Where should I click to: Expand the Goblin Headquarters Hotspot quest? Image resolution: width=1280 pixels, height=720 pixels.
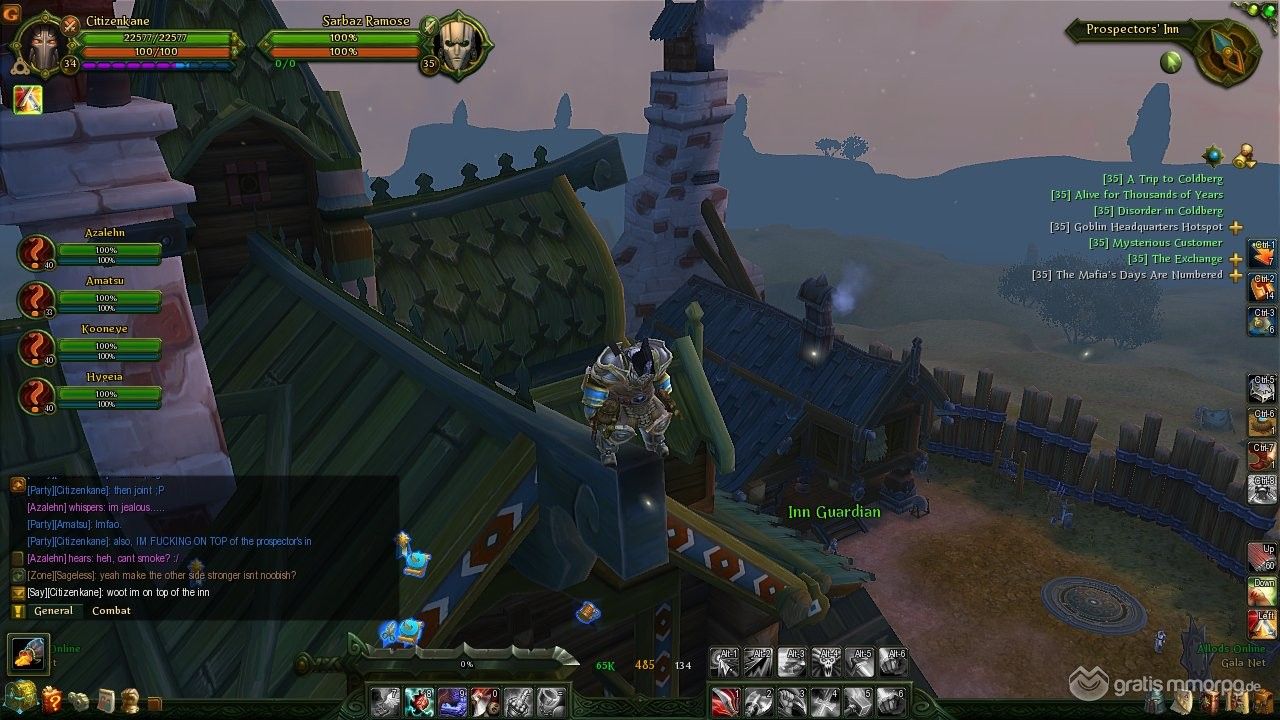click(x=1236, y=227)
